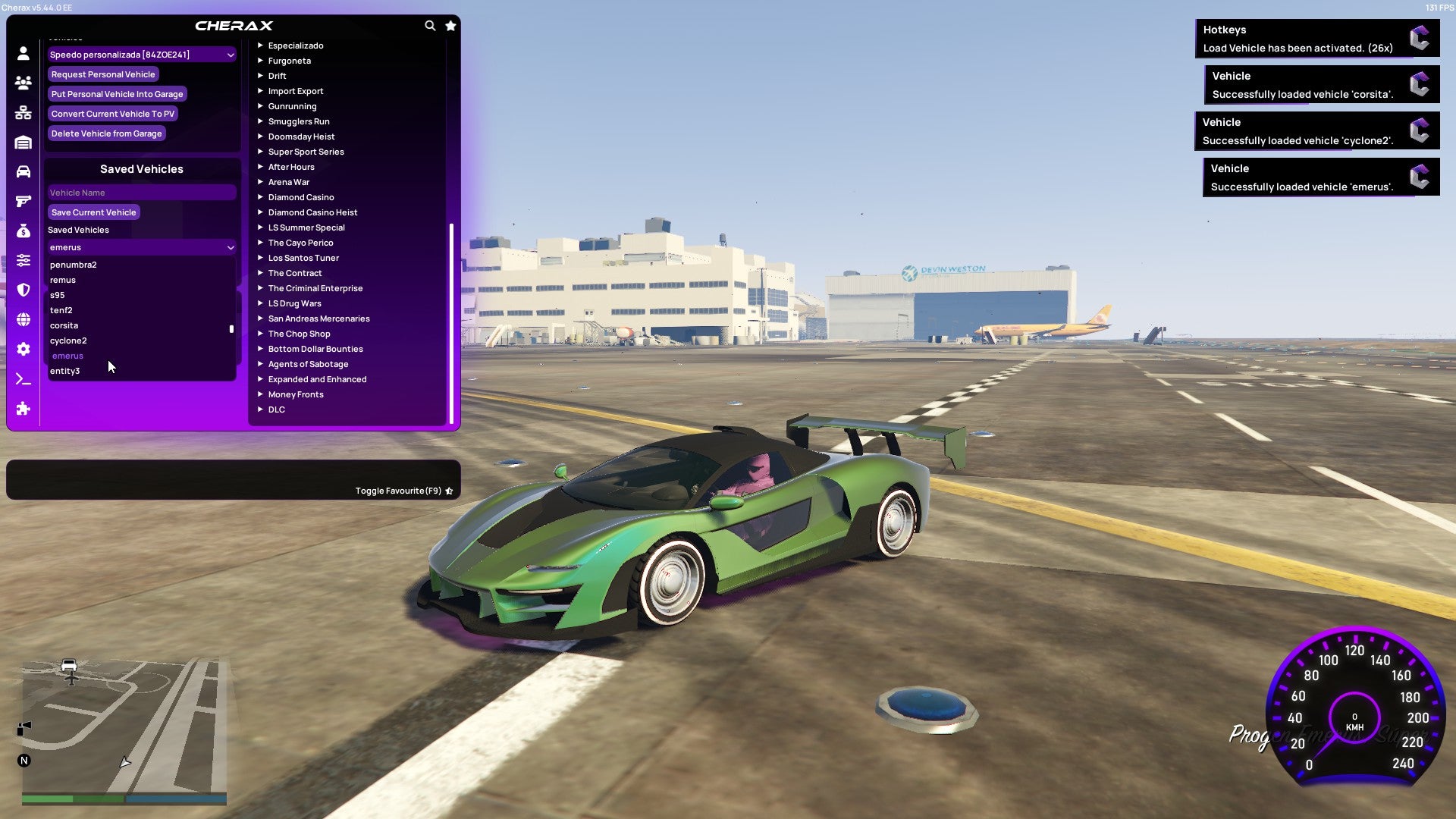Select the terminal console icon

coord(23,378)
